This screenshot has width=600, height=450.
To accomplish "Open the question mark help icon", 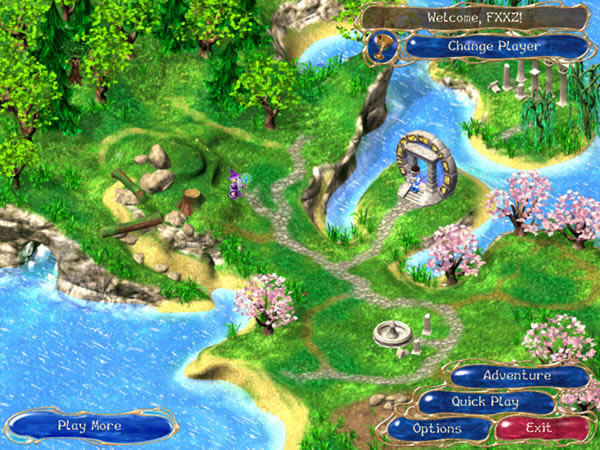I will coord(382,45).
